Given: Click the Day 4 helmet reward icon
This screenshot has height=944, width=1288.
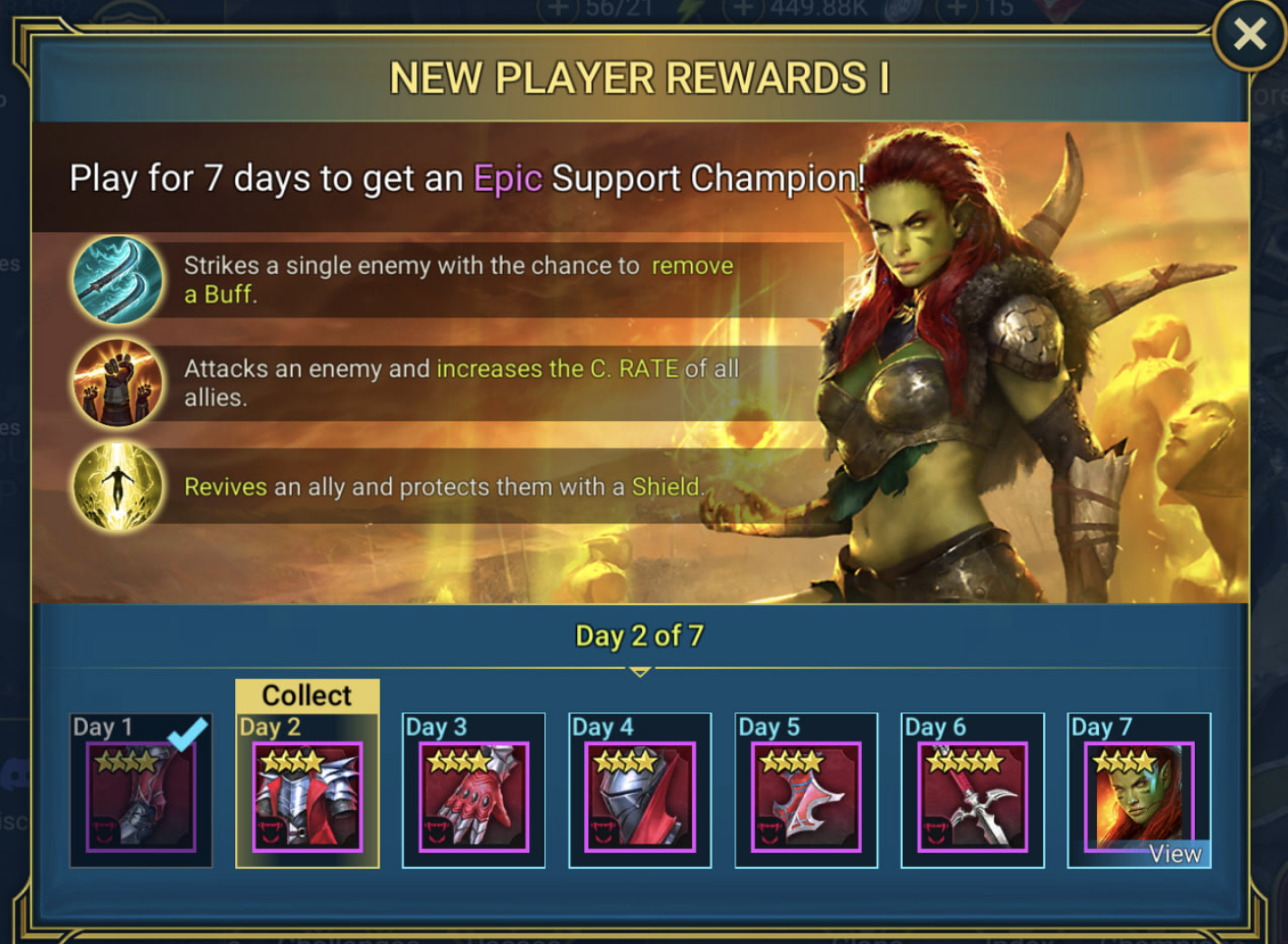Looking at the screenshot, I should tap(639, 796).
